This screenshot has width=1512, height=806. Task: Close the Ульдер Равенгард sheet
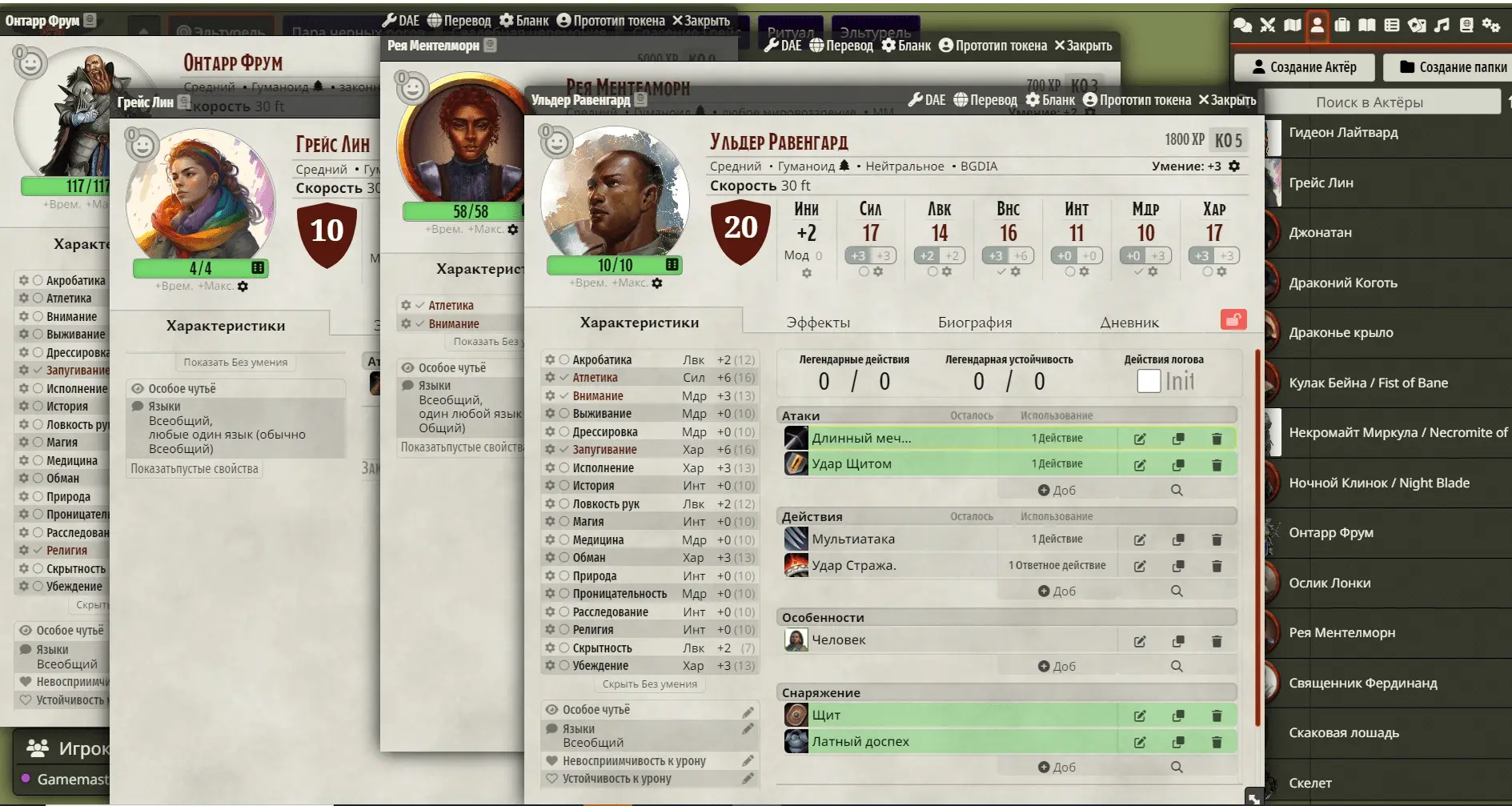(1226, 100)
